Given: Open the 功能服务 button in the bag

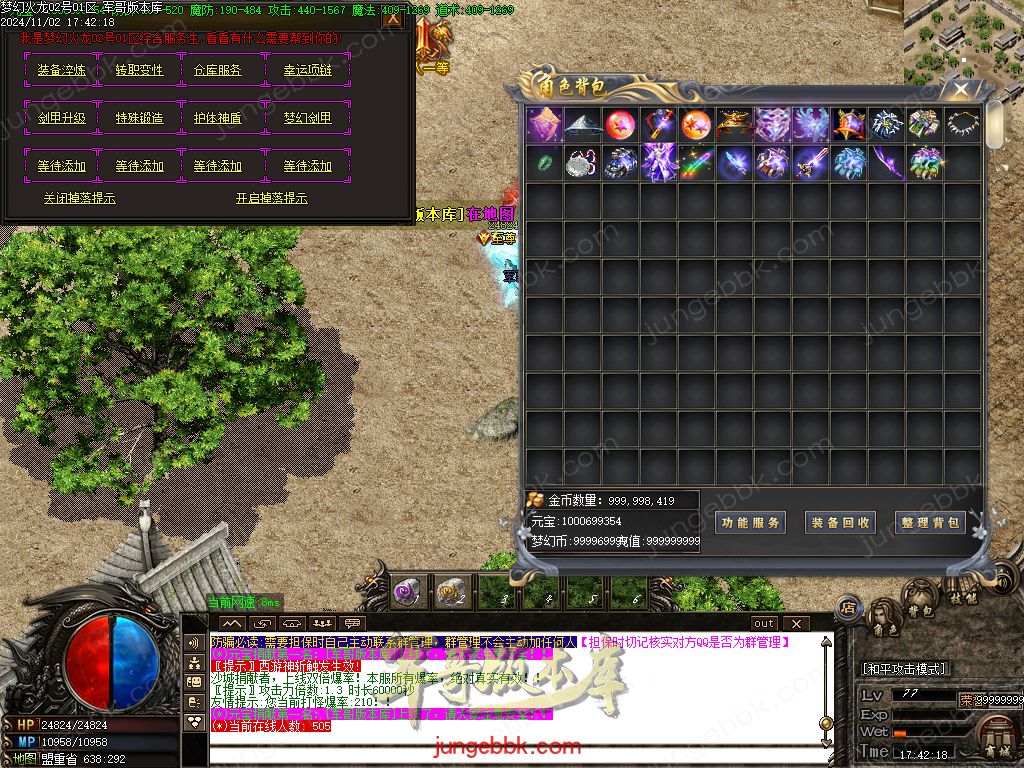Looking at the screenshot, I should tap(750, 523).
